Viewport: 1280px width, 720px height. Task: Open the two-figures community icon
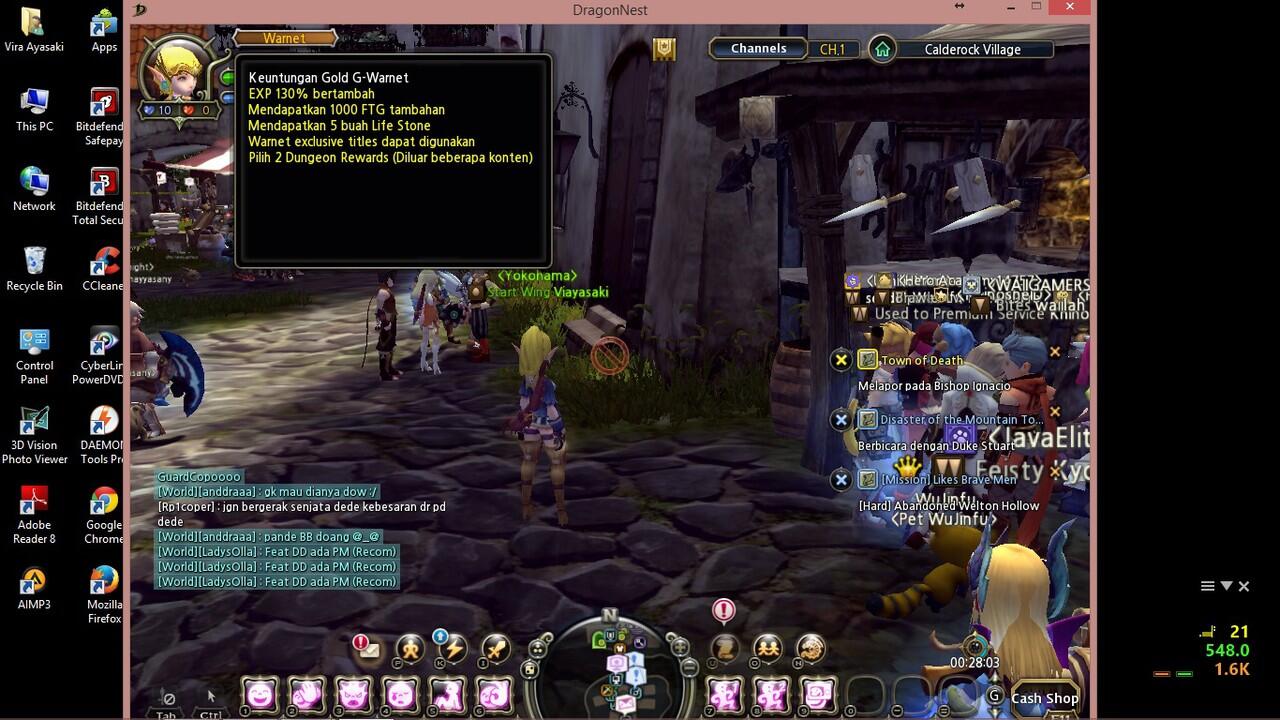768,650
